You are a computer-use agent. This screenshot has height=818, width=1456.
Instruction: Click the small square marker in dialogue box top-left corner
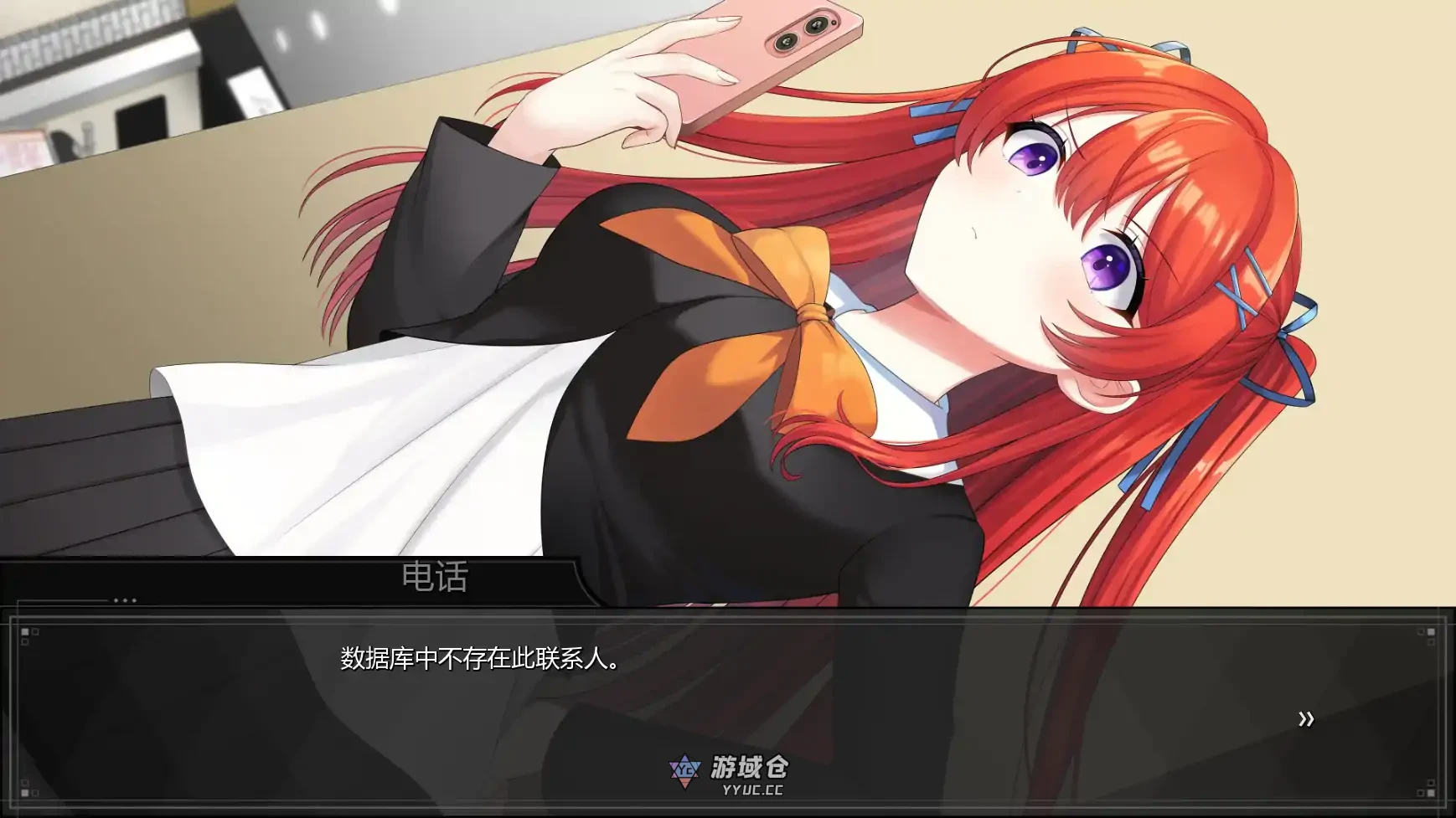tap(24, 632)
